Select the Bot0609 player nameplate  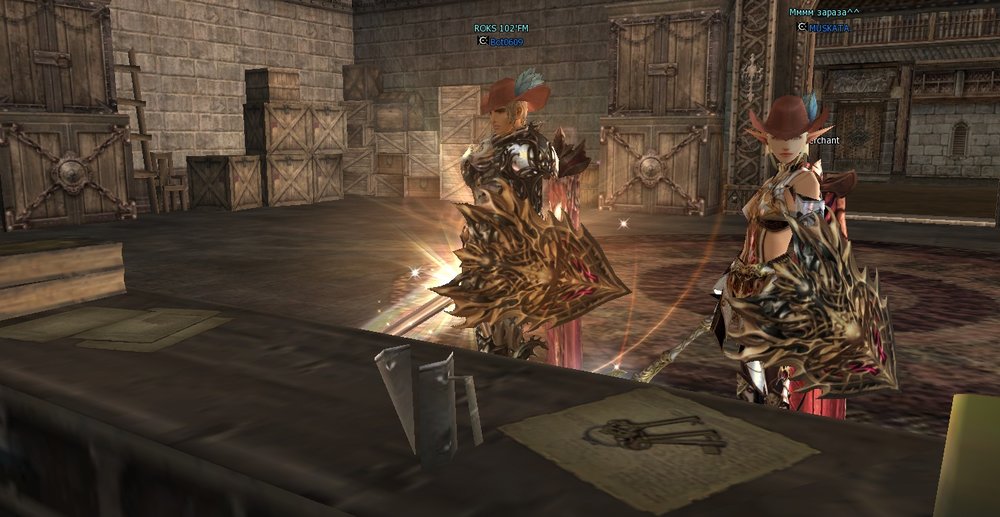506,42
